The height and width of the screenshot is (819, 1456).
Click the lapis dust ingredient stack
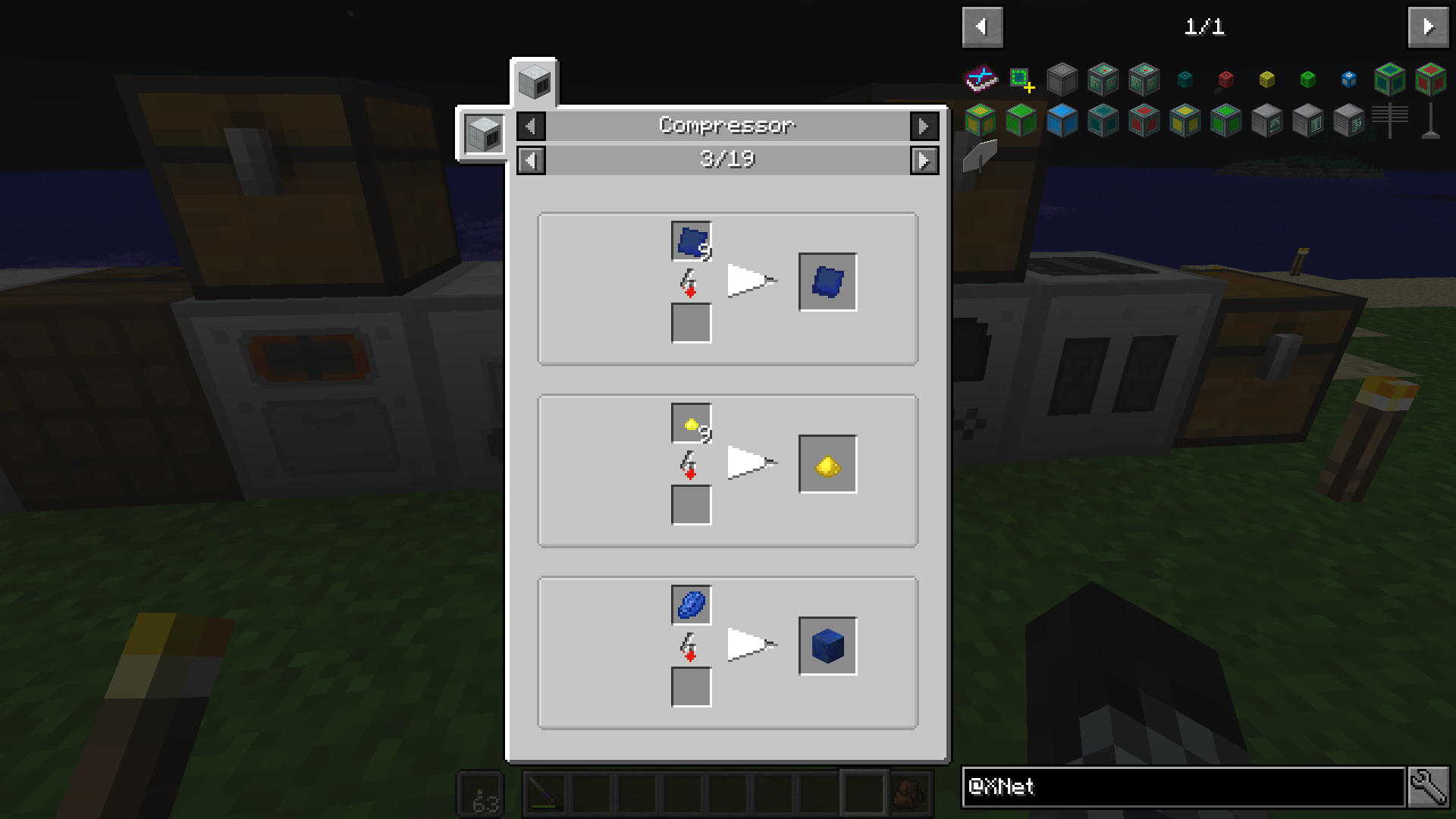(690, 241)
